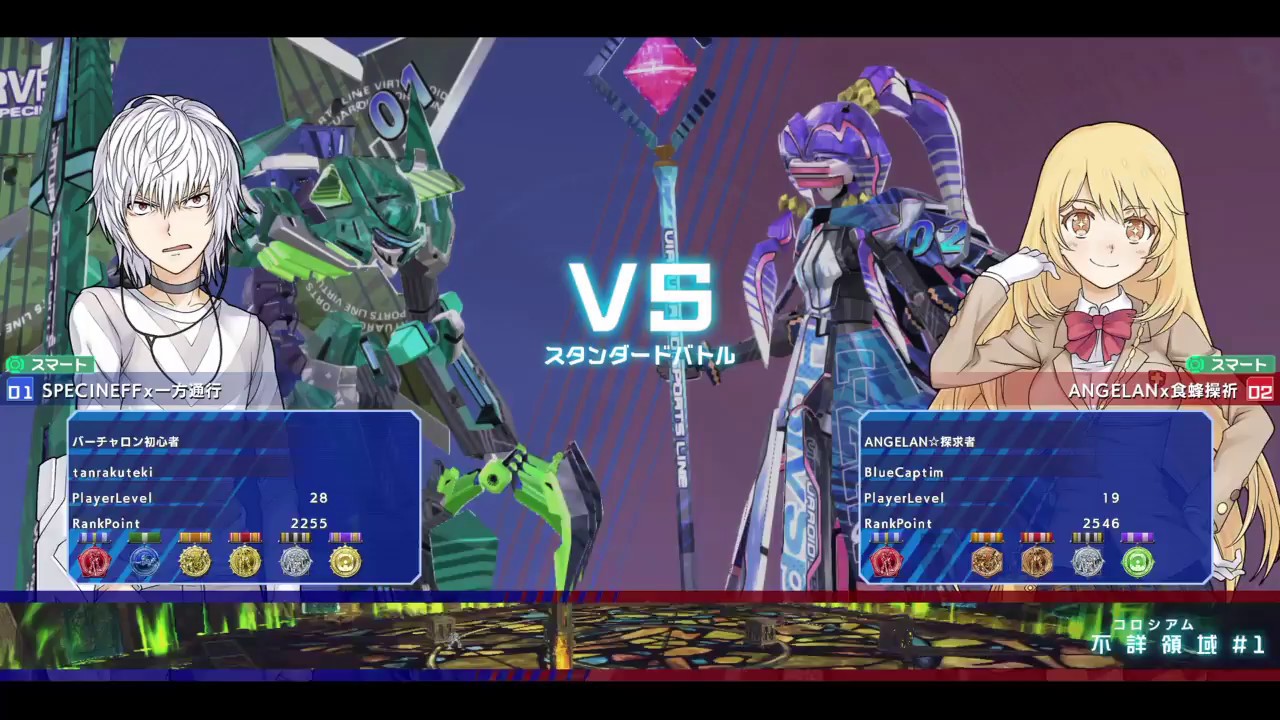Click the blue globe medal beside tanrakuteki's red medal
Screen dimensions: 1280x720
tap(145, 560)
